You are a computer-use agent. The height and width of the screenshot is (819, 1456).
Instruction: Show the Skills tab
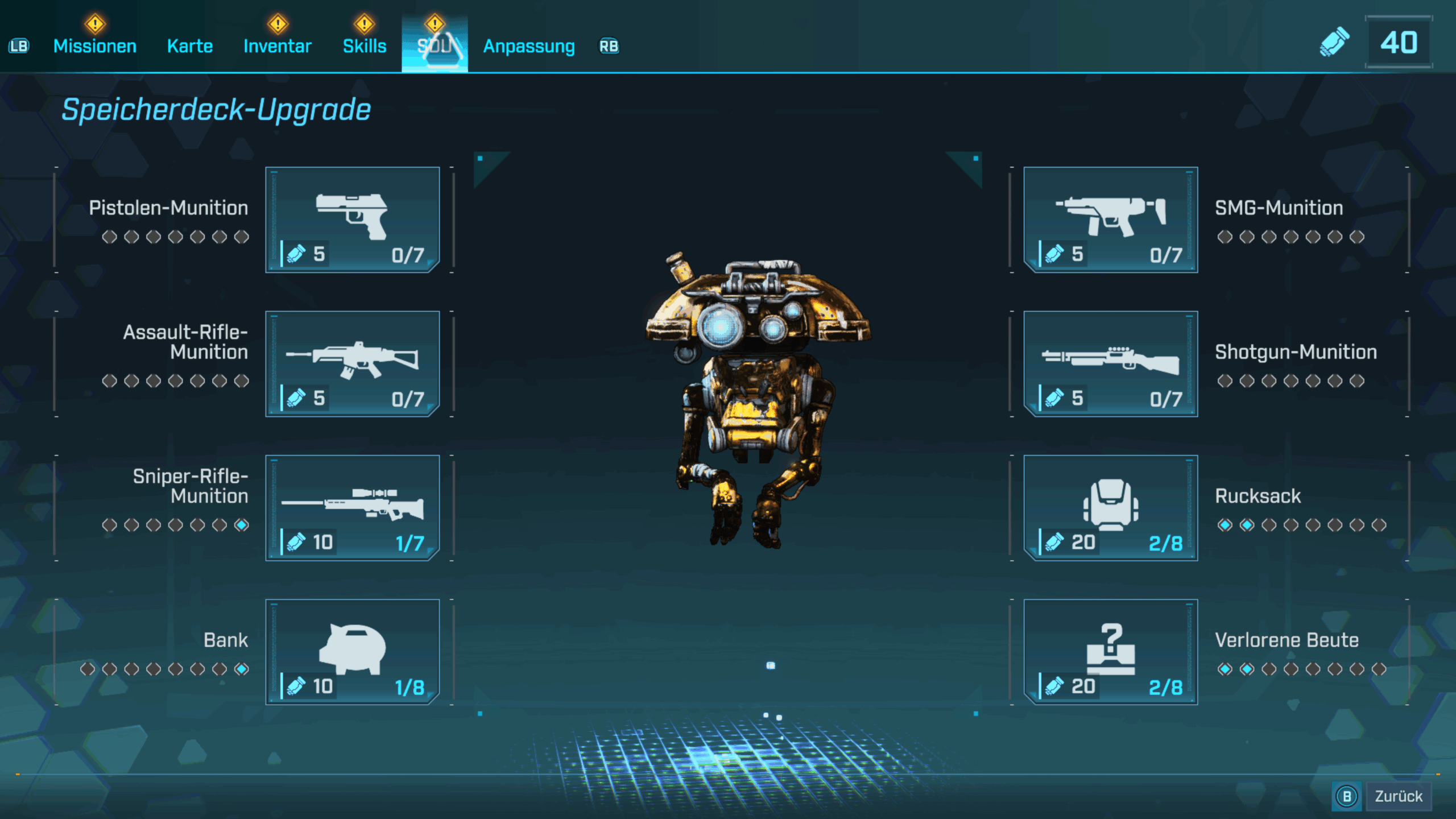[x=365, y=46]
